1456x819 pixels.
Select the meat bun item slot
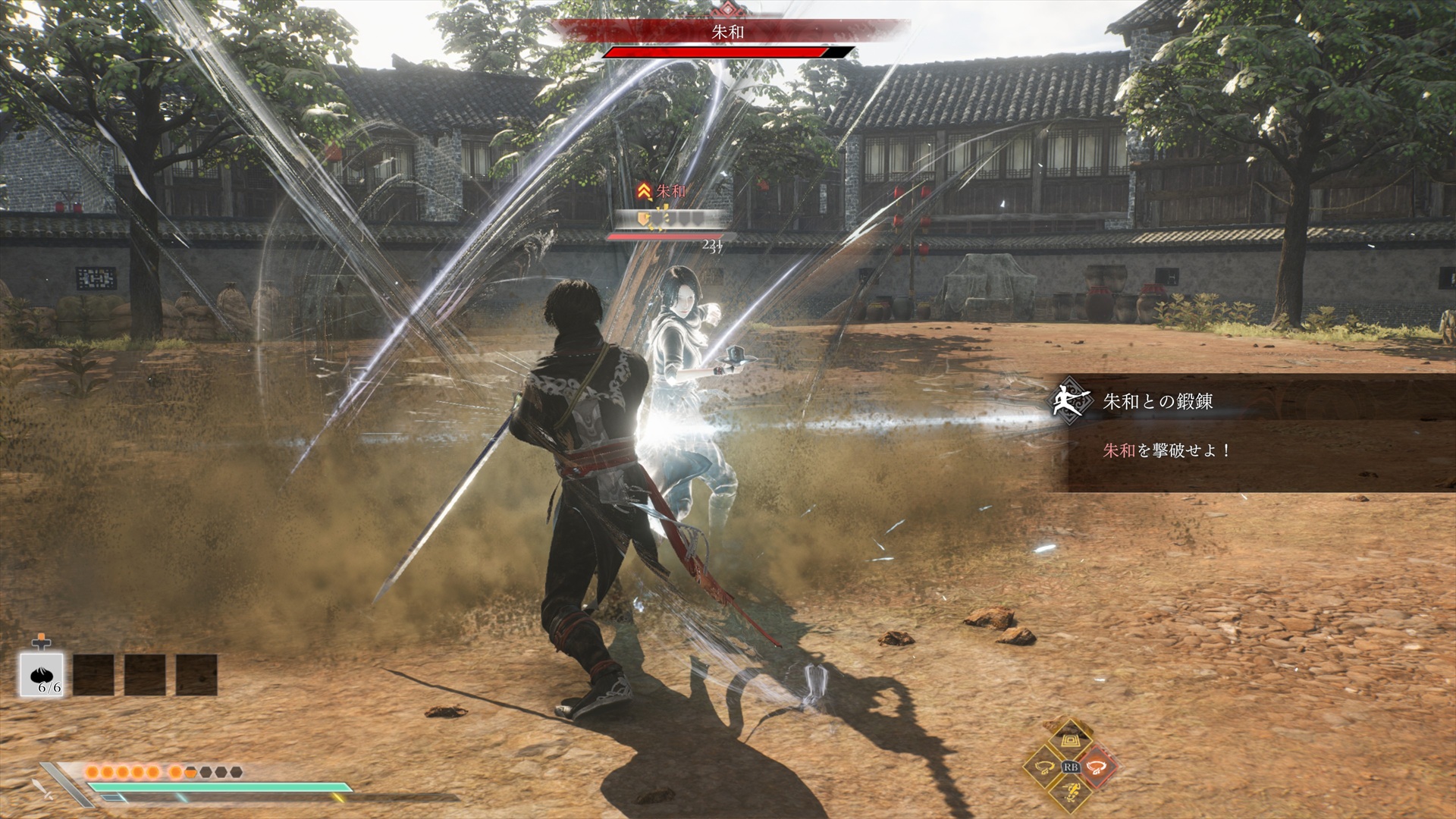tap(41, 674)
